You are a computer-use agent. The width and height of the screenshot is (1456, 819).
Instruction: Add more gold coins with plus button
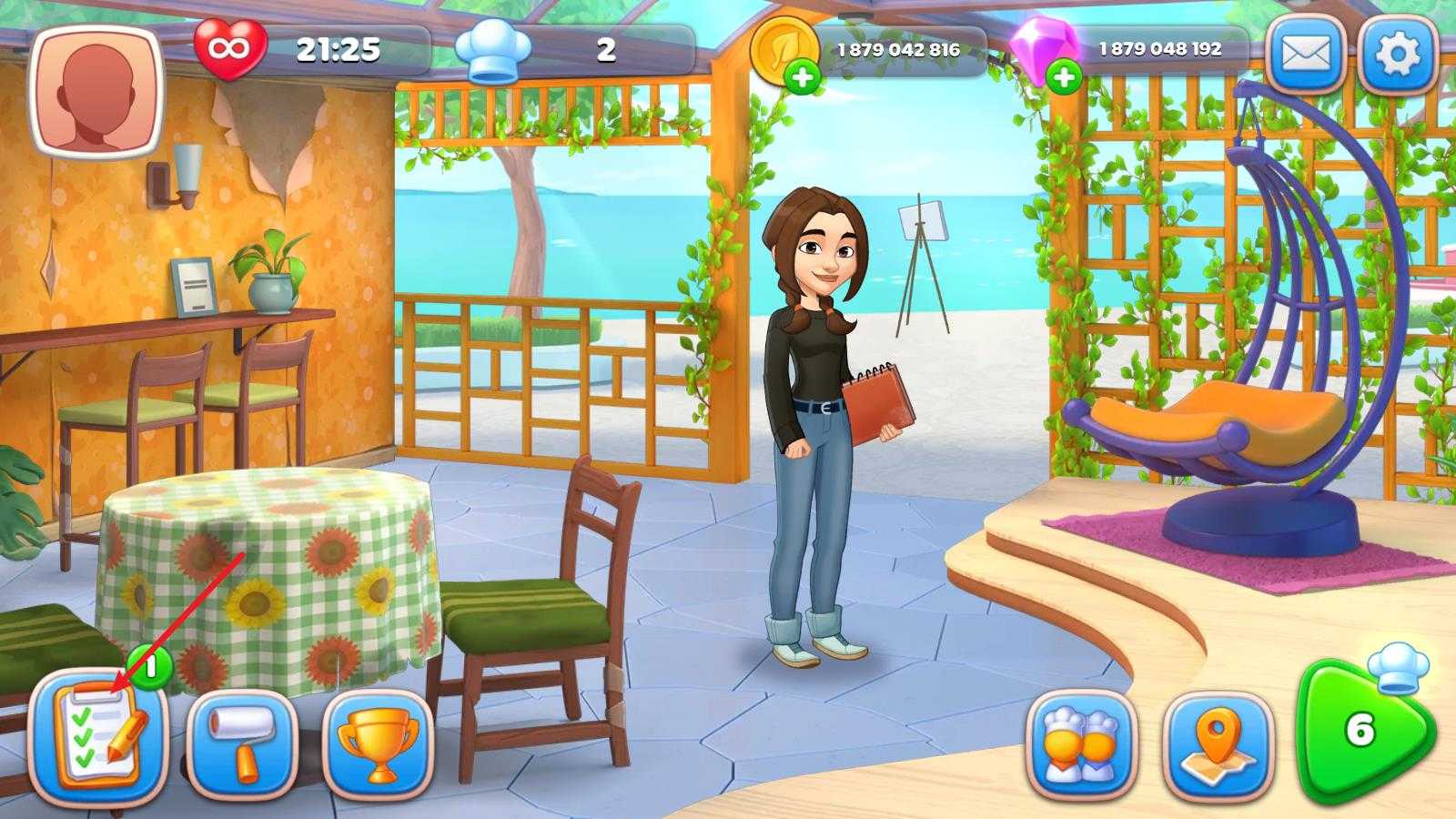[802, 78]
